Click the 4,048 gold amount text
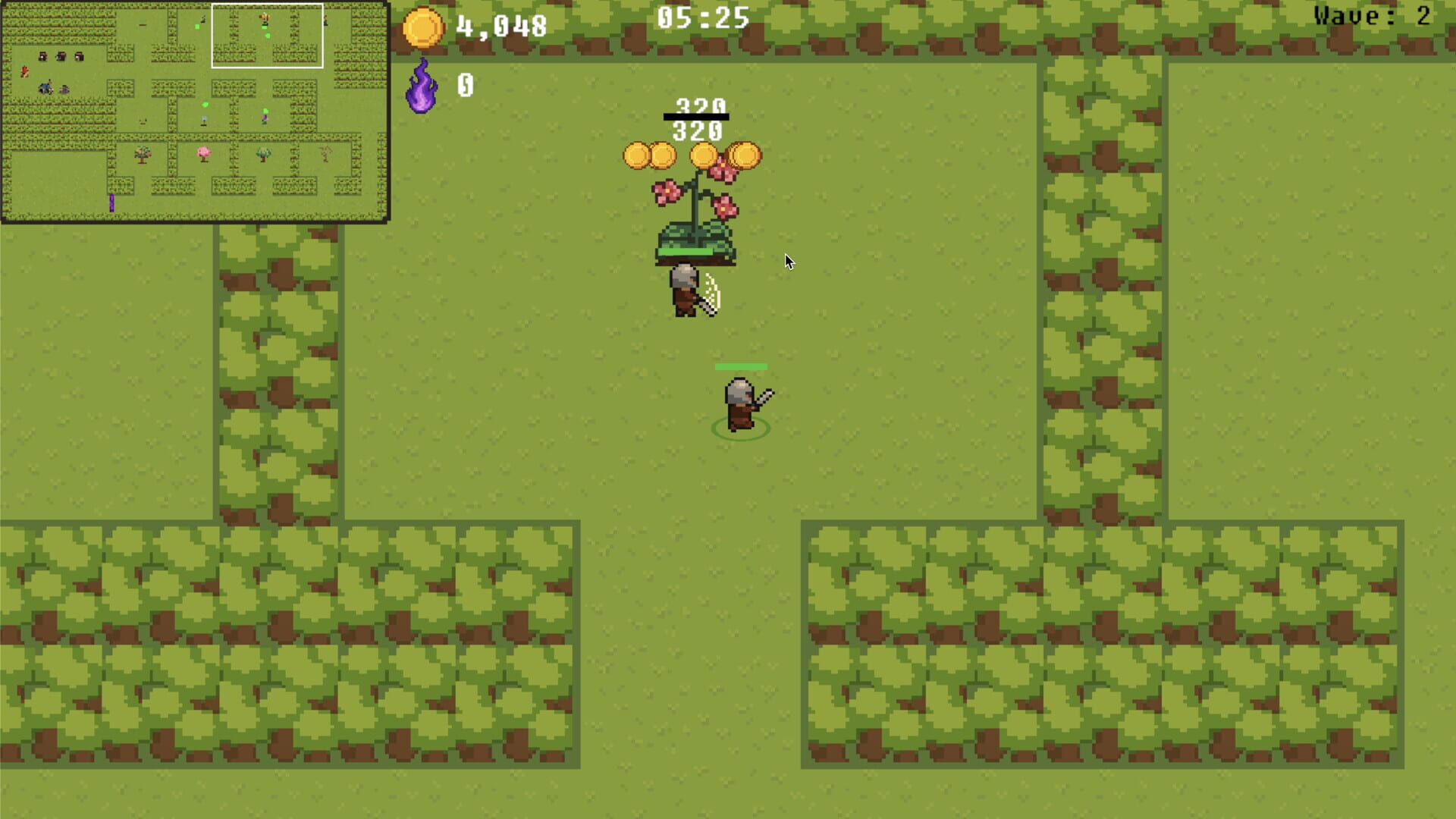The width and height of the screenshot is (1456, 819). 500,25
